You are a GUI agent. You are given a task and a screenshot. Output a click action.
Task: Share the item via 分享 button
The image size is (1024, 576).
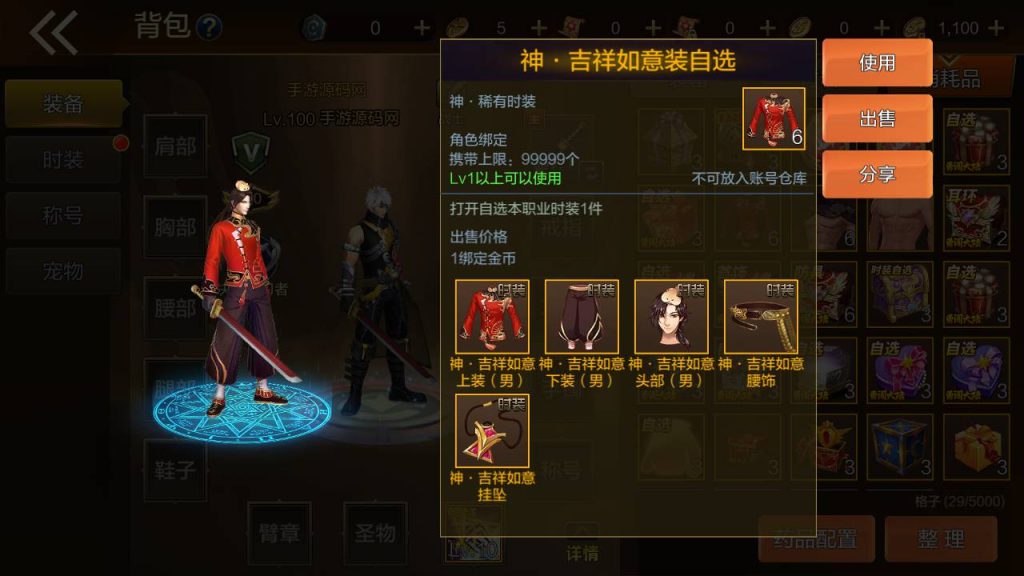pos(877,175)
